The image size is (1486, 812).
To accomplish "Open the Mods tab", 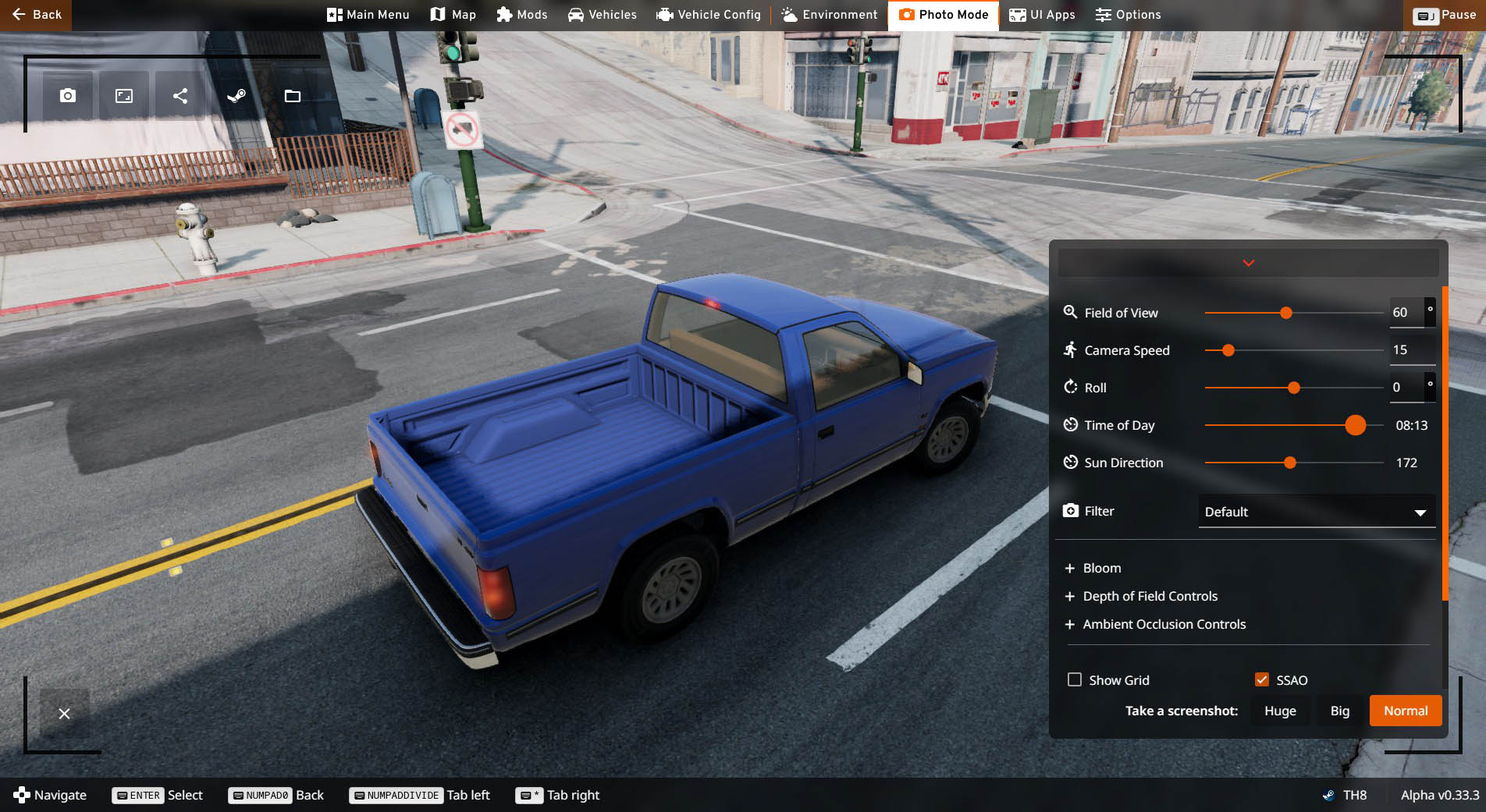I will [521, 15].
